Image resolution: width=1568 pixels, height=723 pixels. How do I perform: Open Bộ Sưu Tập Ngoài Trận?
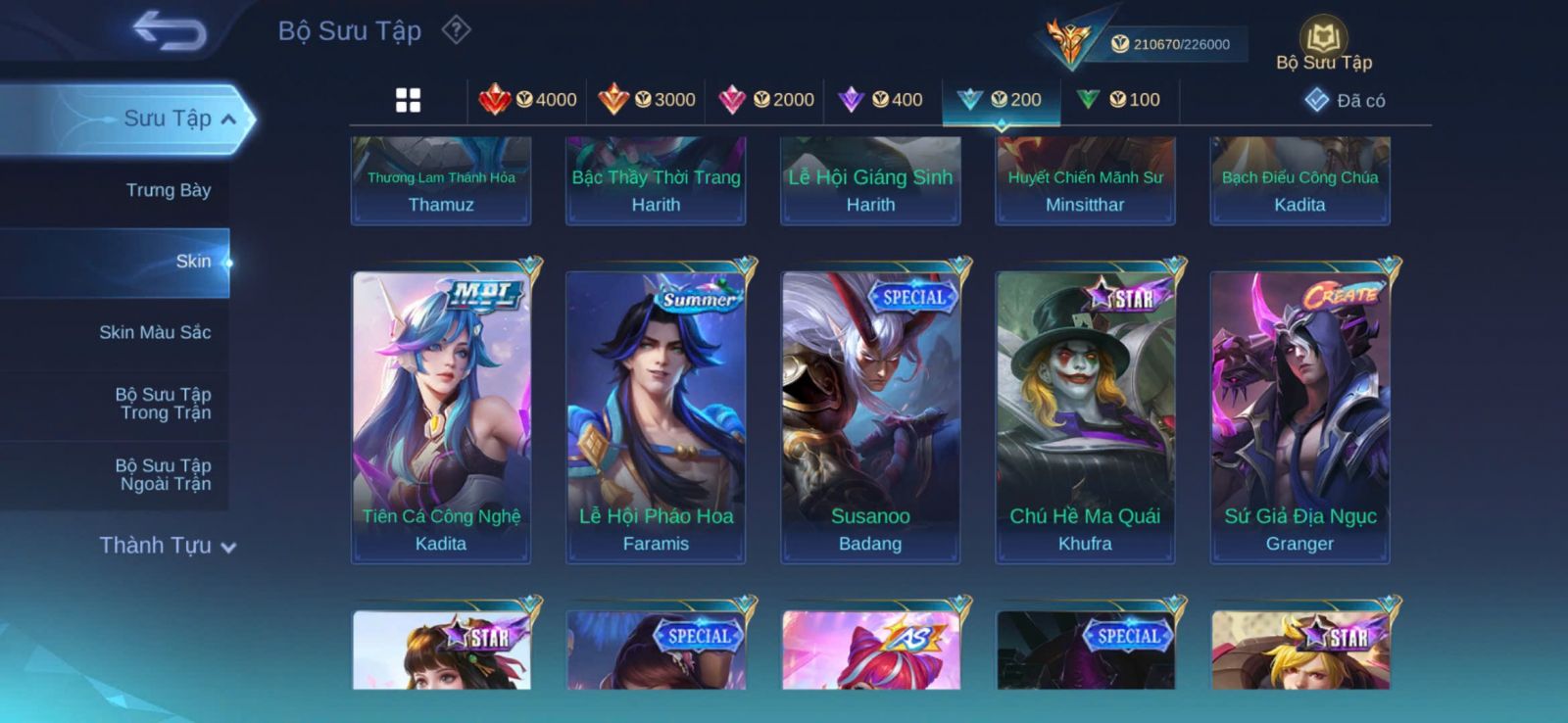tap(163, 474)
